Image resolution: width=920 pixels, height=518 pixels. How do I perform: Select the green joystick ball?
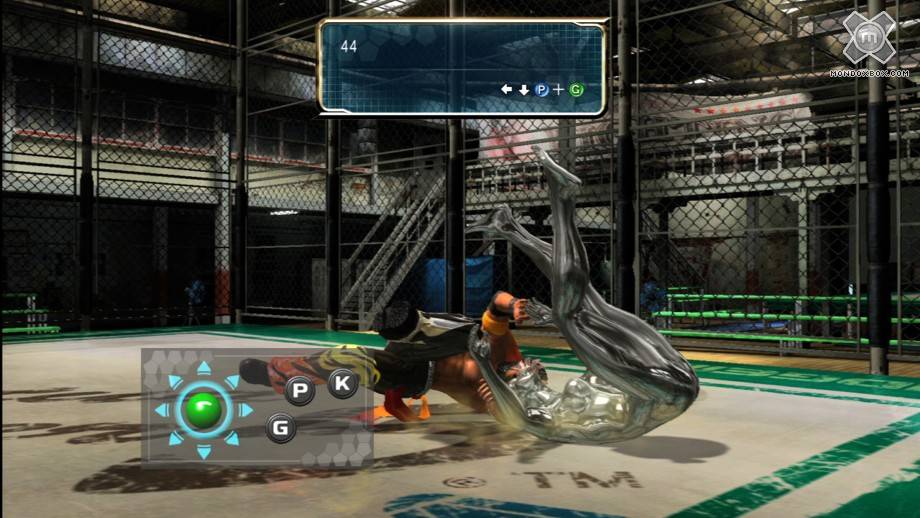coord(203,410)
